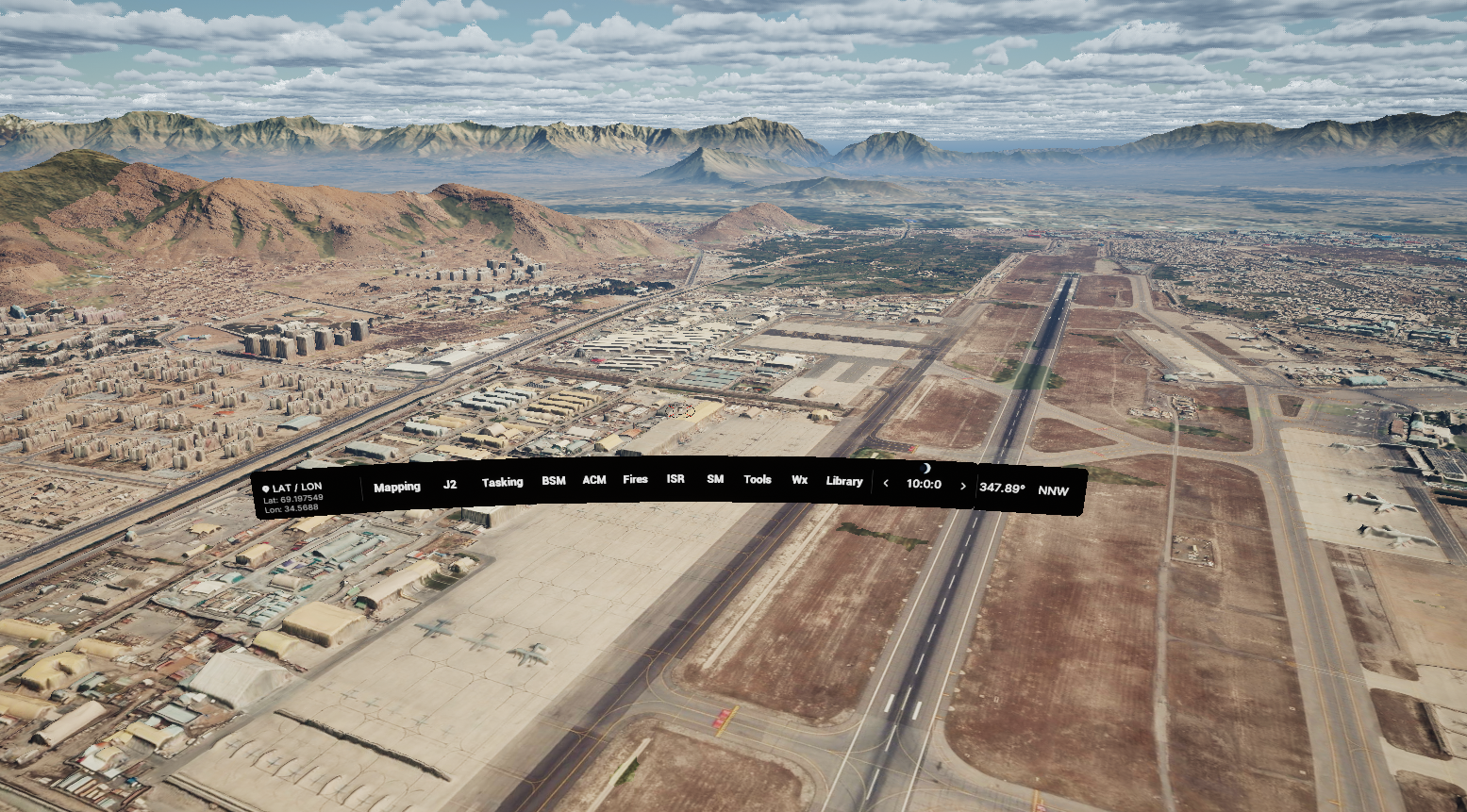Select the ISR module
This screenshot has width=1467, height=812.
click(x=674, y=479)
